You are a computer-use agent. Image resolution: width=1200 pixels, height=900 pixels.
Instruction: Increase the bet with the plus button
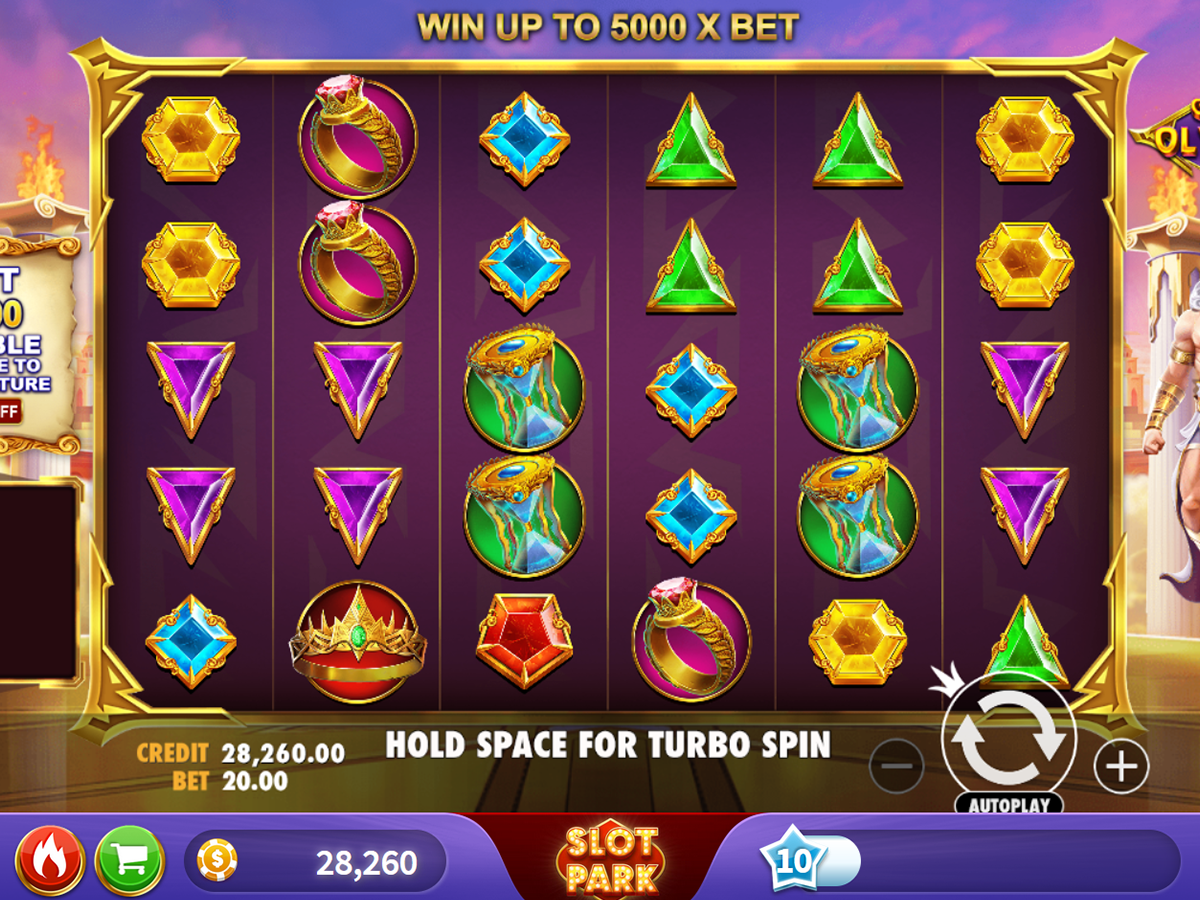click(1121, 767)
